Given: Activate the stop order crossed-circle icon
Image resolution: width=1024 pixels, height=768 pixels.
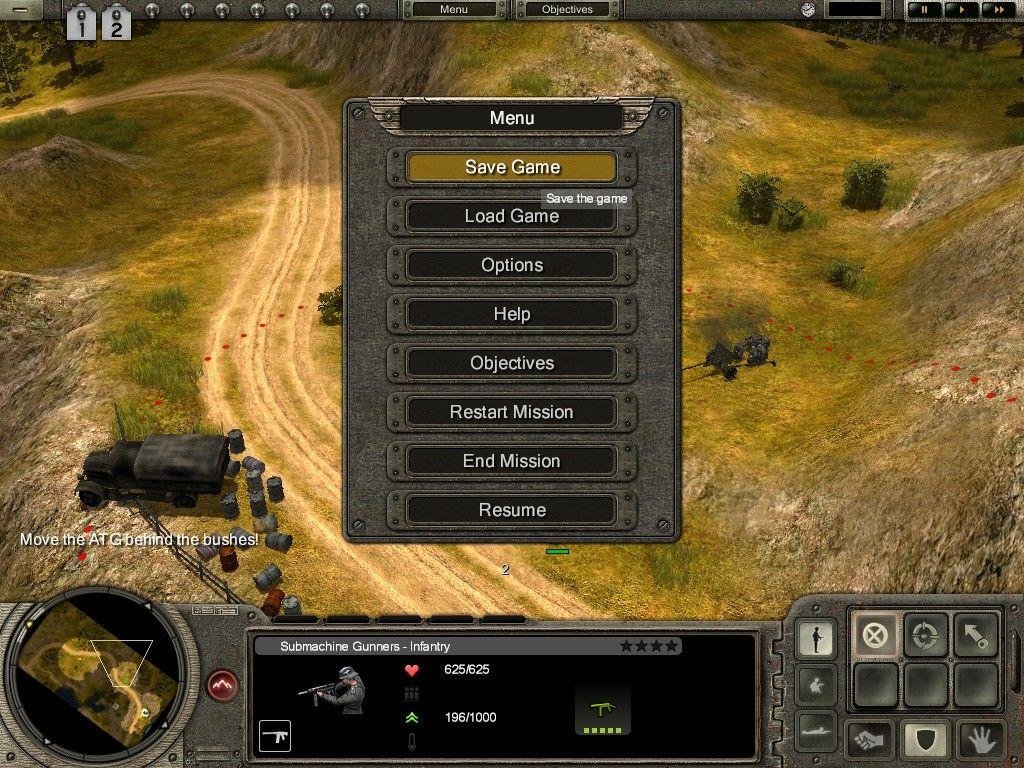Looking at the screenshot, I should tap(875, 635).
